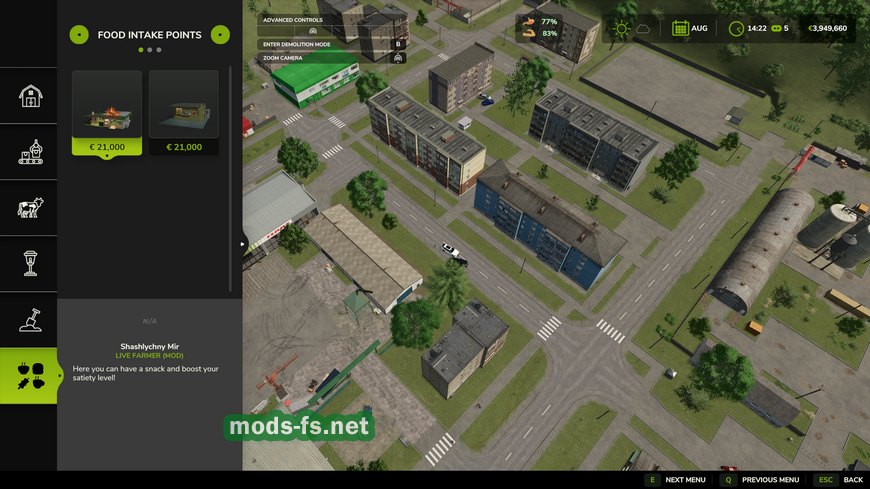Open the production factory category

(29, 152)
